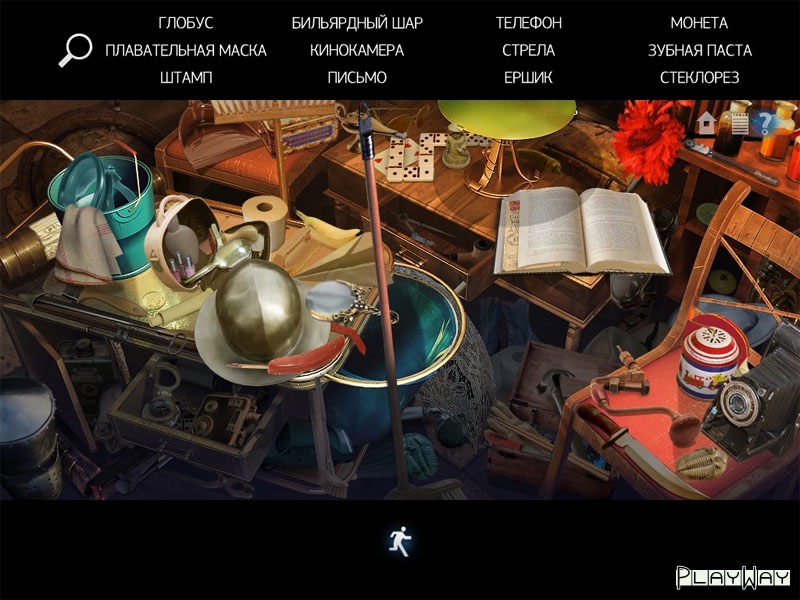Open the home menu icon
The width and height of the screenshot is (800, 600).
pos(707,123)
